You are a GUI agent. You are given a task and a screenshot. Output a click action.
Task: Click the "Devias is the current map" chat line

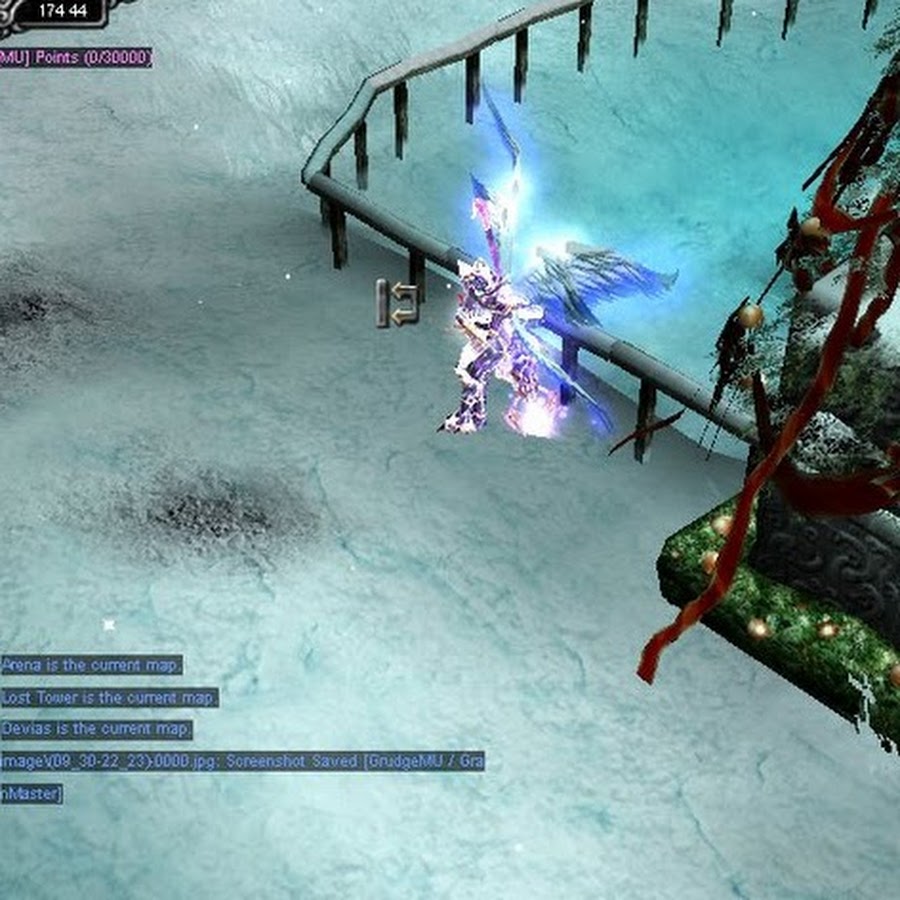tap(96, 729)
